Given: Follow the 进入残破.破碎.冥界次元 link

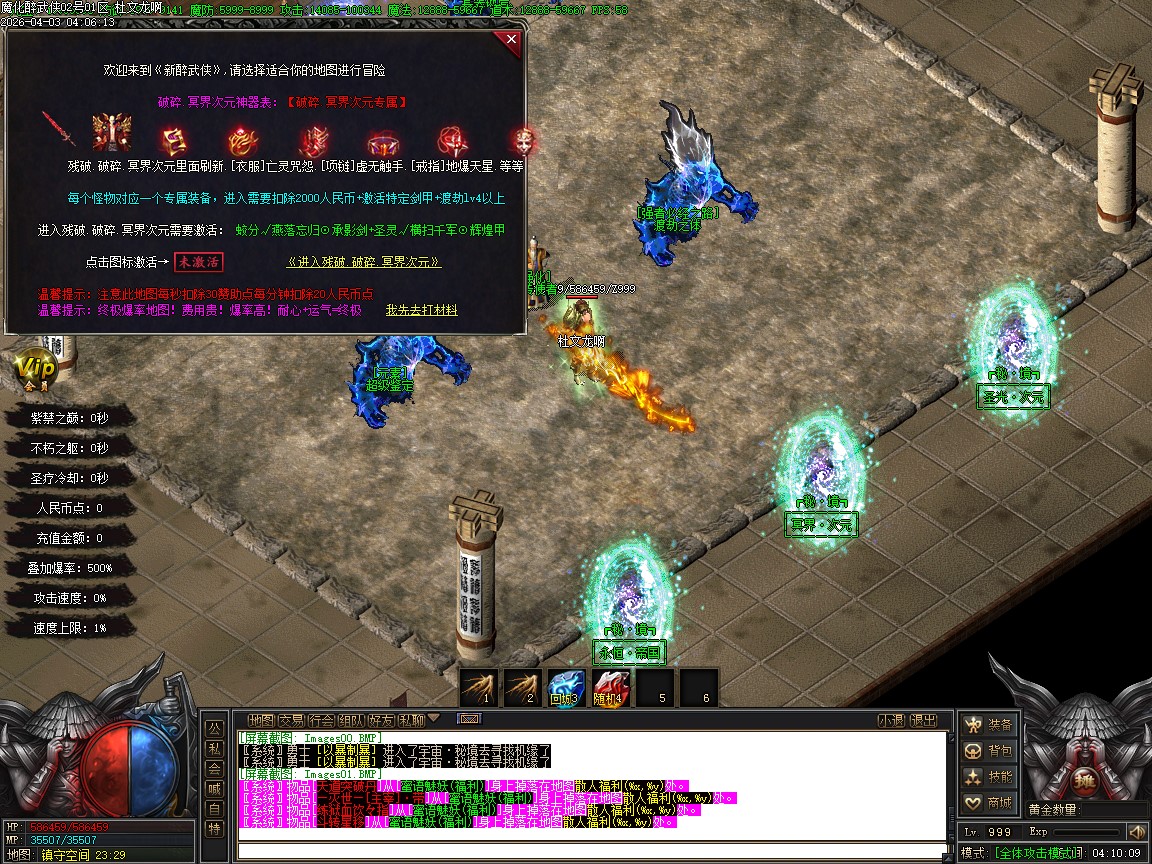Looking at the screenshot, I should point(364,262).
